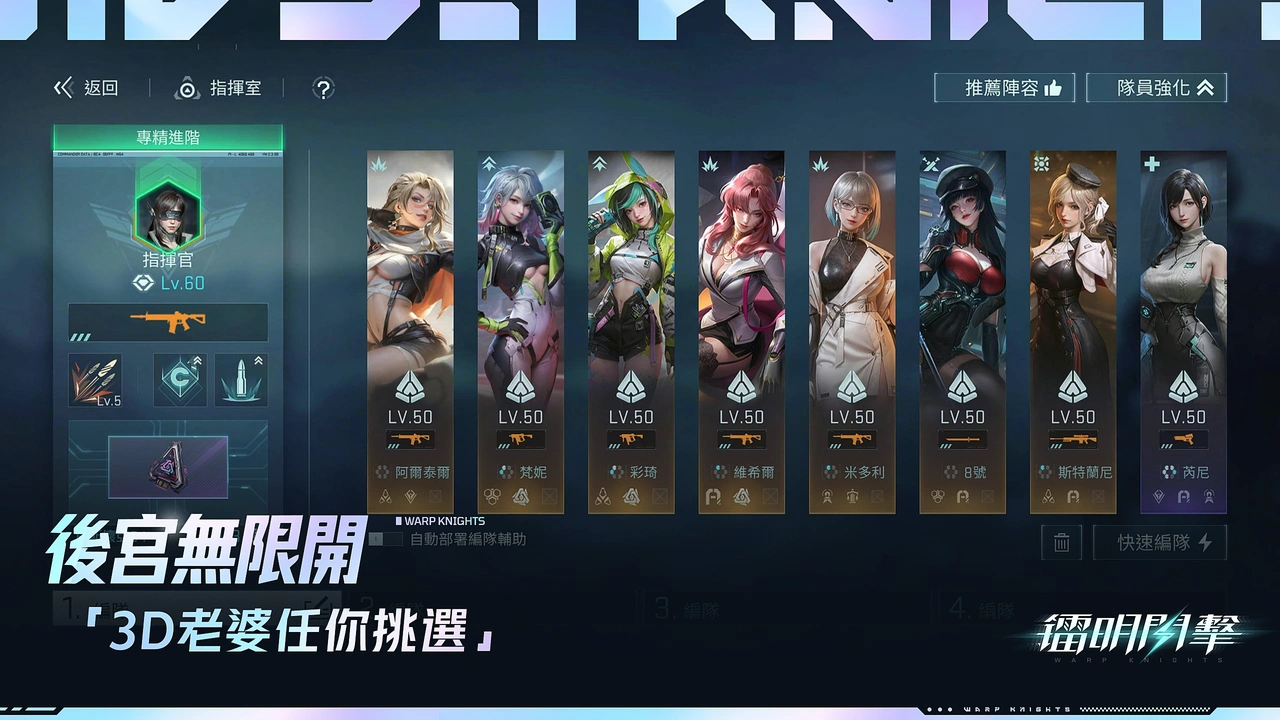Click the bullet upgrade icon with chevron
The image size is (1280, 720).
(x=241, y=380)
